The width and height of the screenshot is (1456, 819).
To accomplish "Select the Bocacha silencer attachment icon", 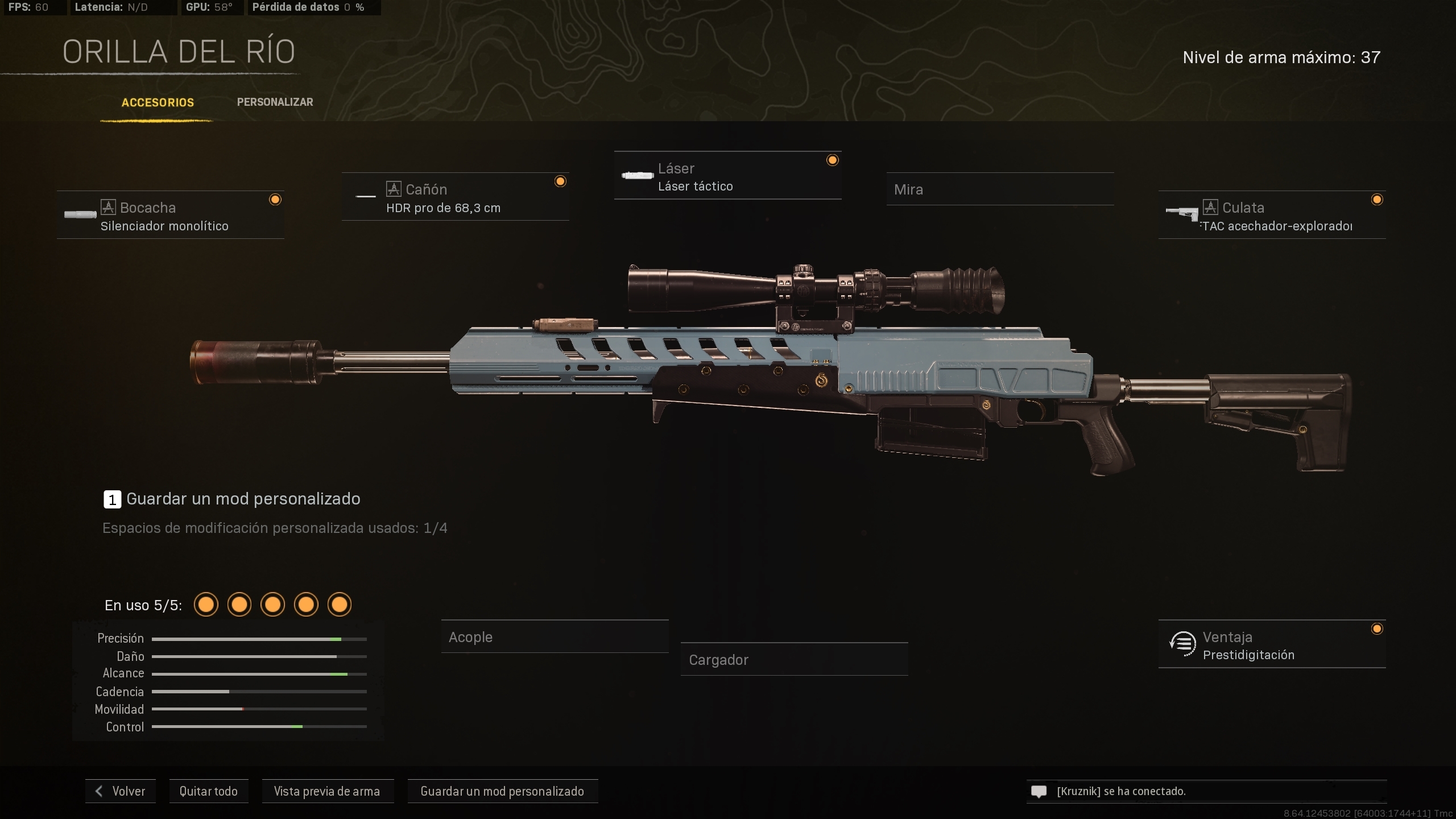I will click(x=80, y=215).
